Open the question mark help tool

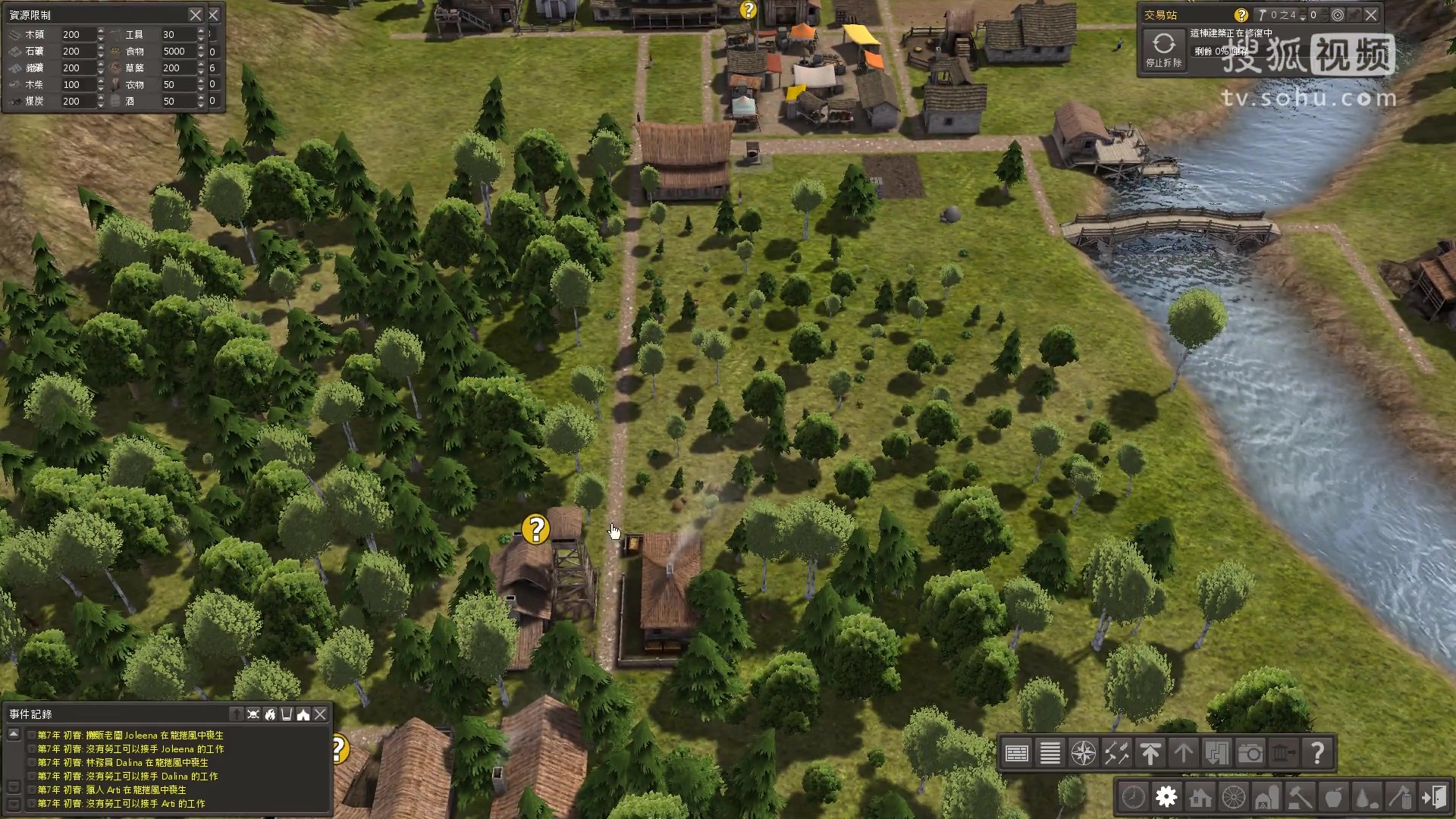(1317, 753)
